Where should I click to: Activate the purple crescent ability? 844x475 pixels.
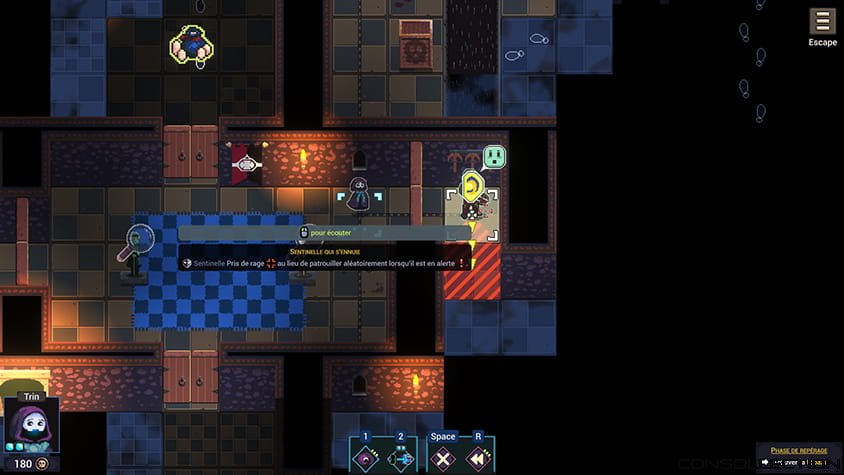click(x=366, y=458)
